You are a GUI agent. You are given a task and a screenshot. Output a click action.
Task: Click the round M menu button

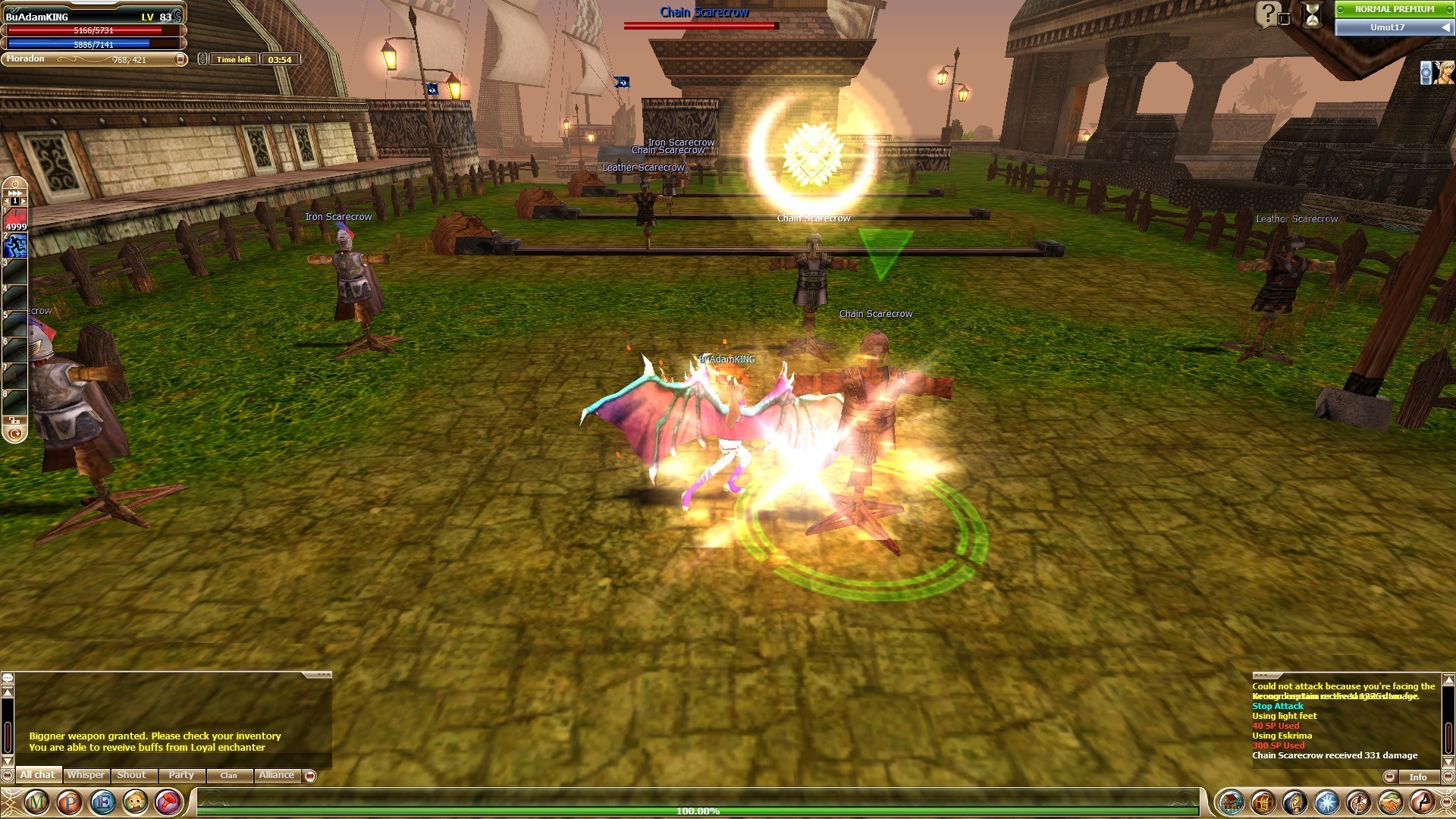click(36, 802)
